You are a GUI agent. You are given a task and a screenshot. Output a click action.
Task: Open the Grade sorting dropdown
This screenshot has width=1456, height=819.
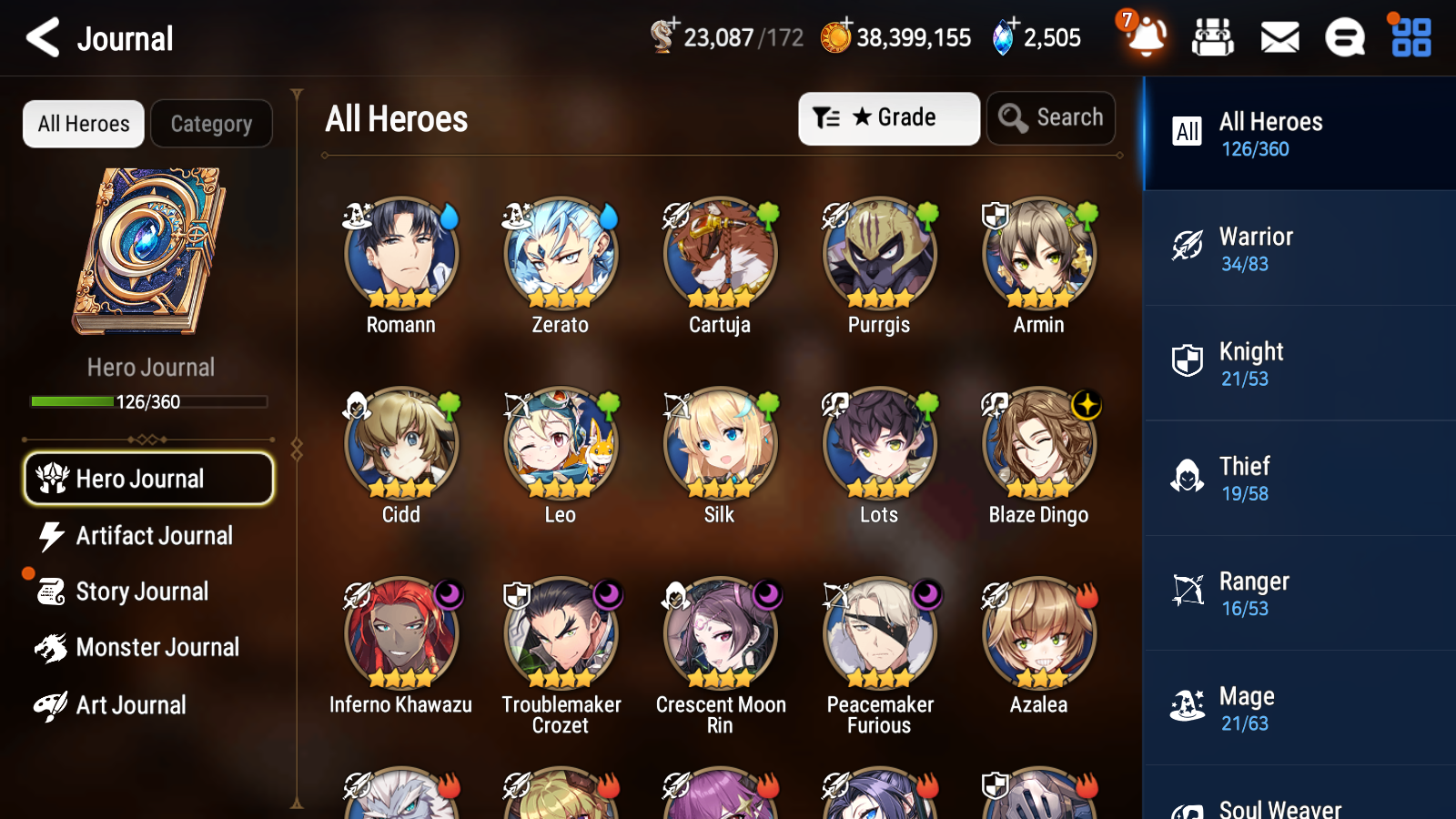tap(888, 117)
